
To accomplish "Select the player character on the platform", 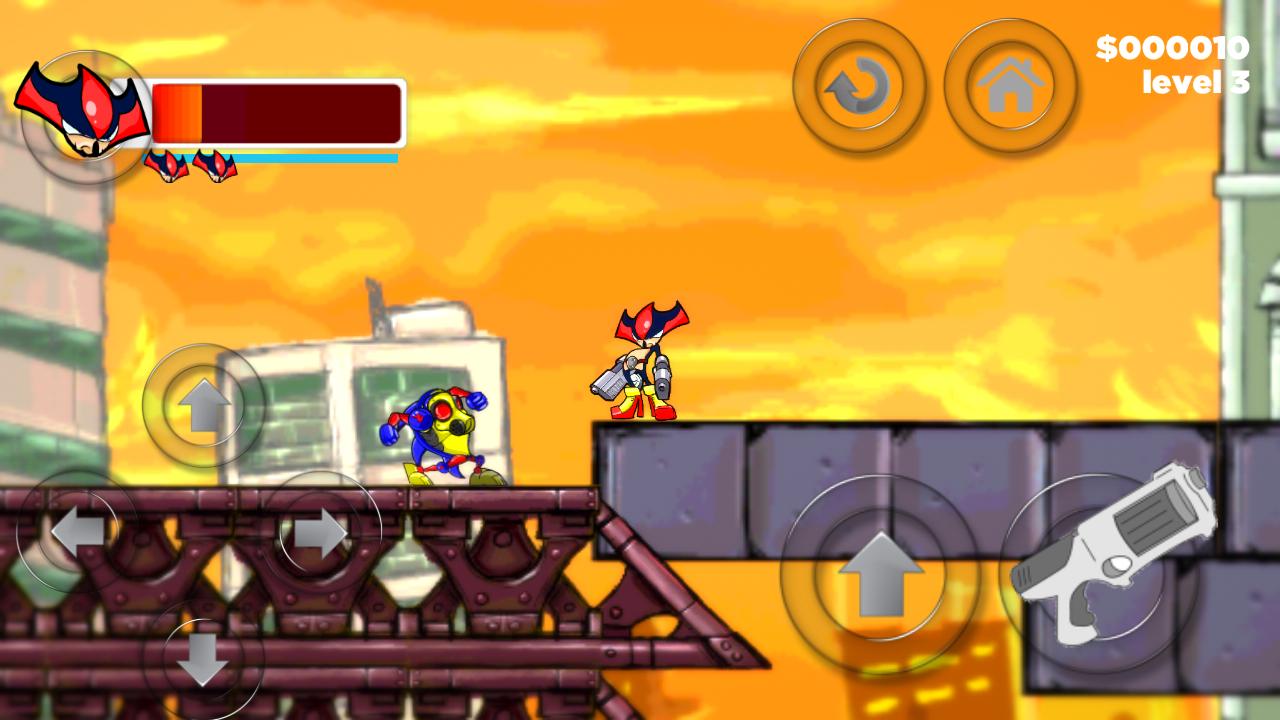I will (x=640, y=365).
